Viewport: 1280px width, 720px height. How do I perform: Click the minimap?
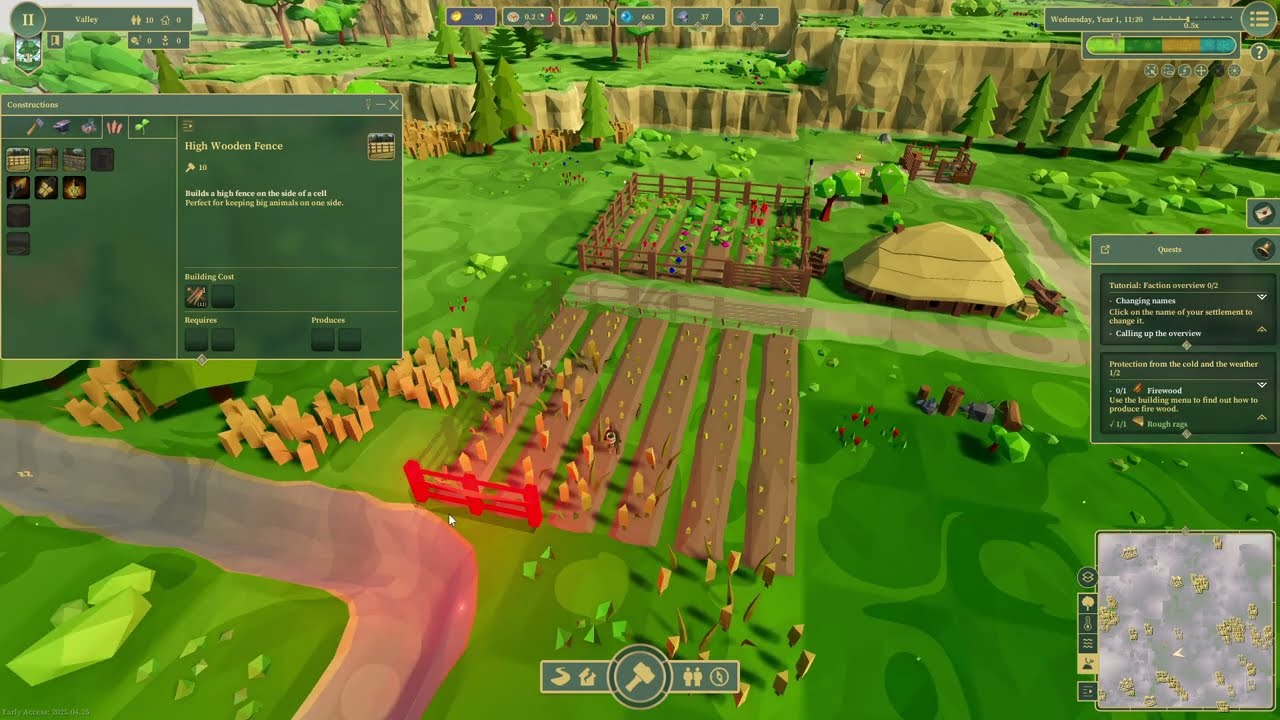pos(1185,620)
